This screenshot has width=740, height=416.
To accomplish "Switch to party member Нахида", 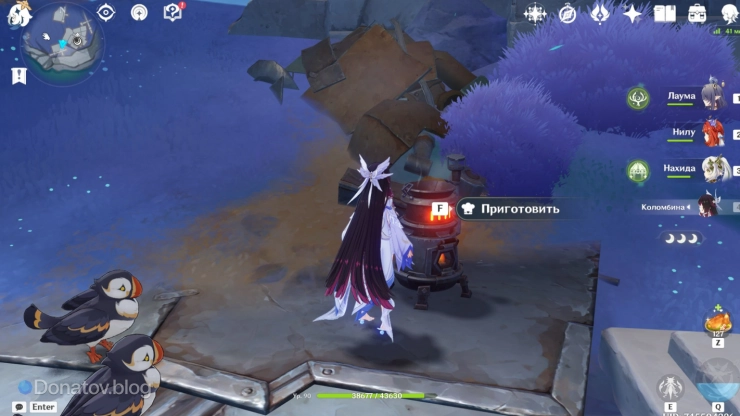I will (x=712, y=169).
